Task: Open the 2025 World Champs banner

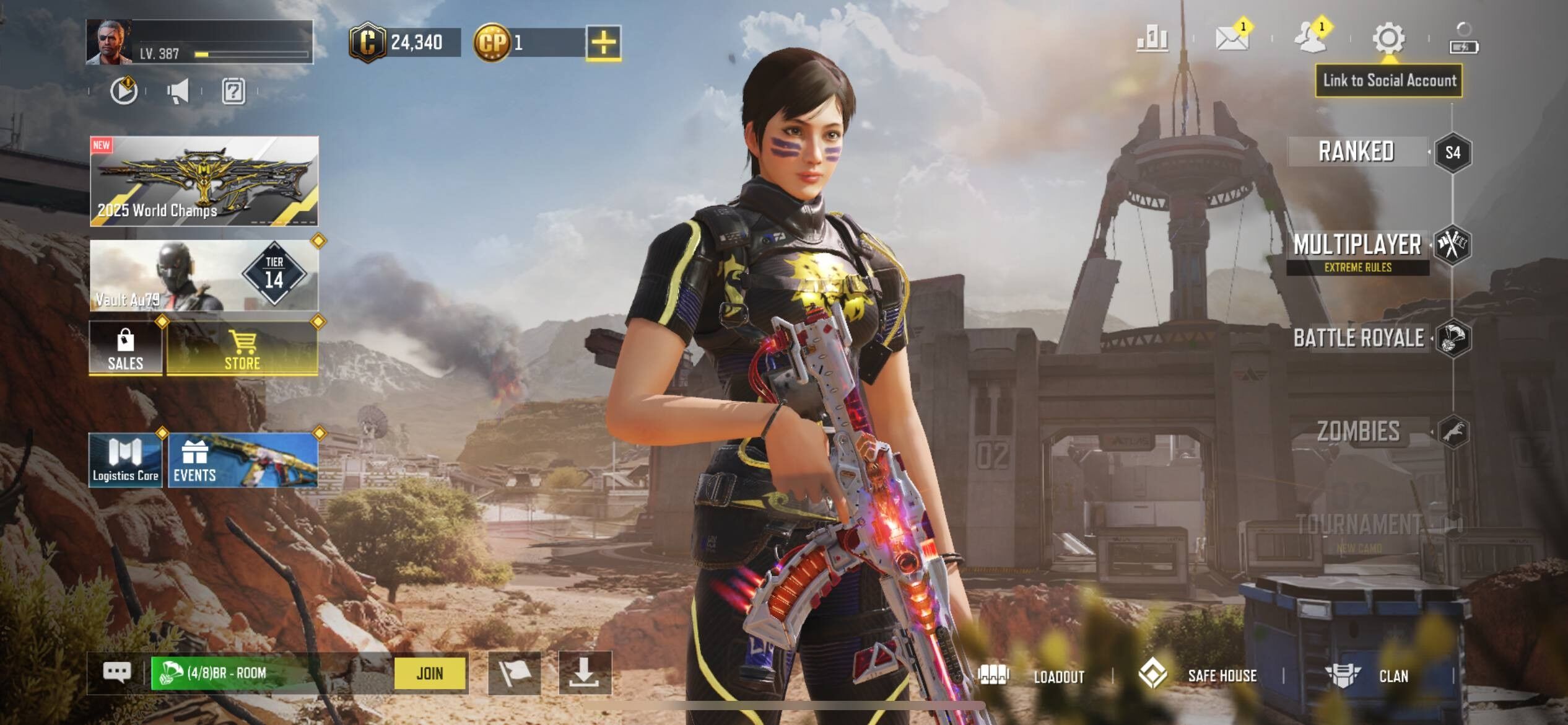Action: [x=204, y=181]
